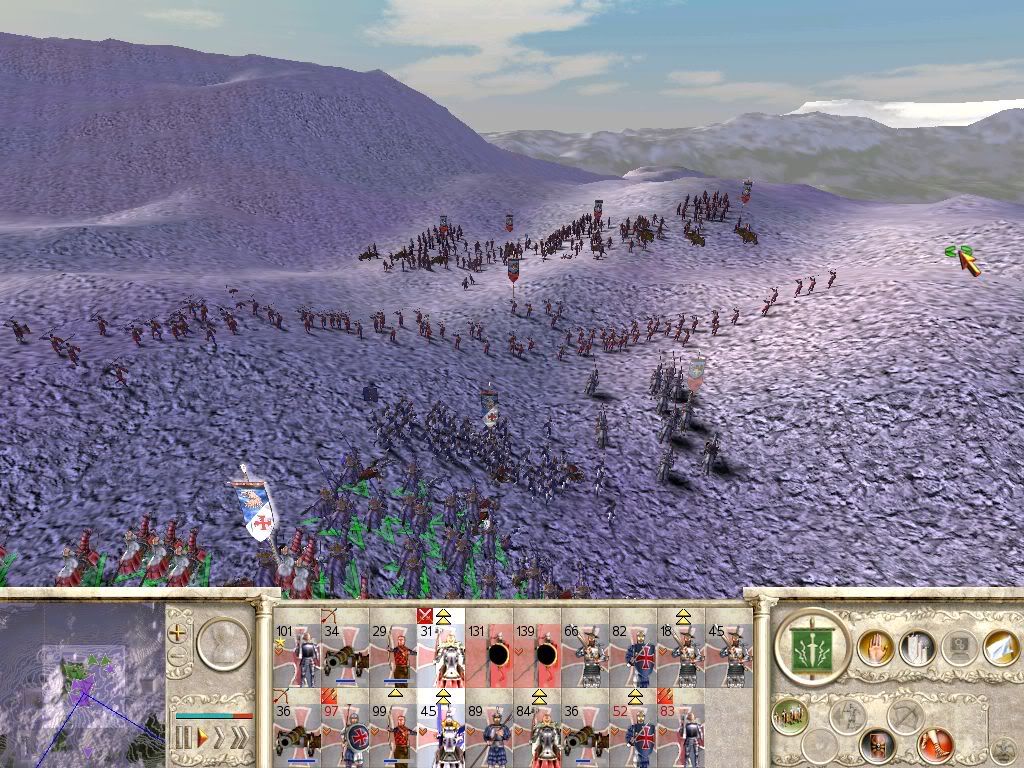Set battle speed to fast forward
This screenshot has width=1024, height=768.
[221, 738]
